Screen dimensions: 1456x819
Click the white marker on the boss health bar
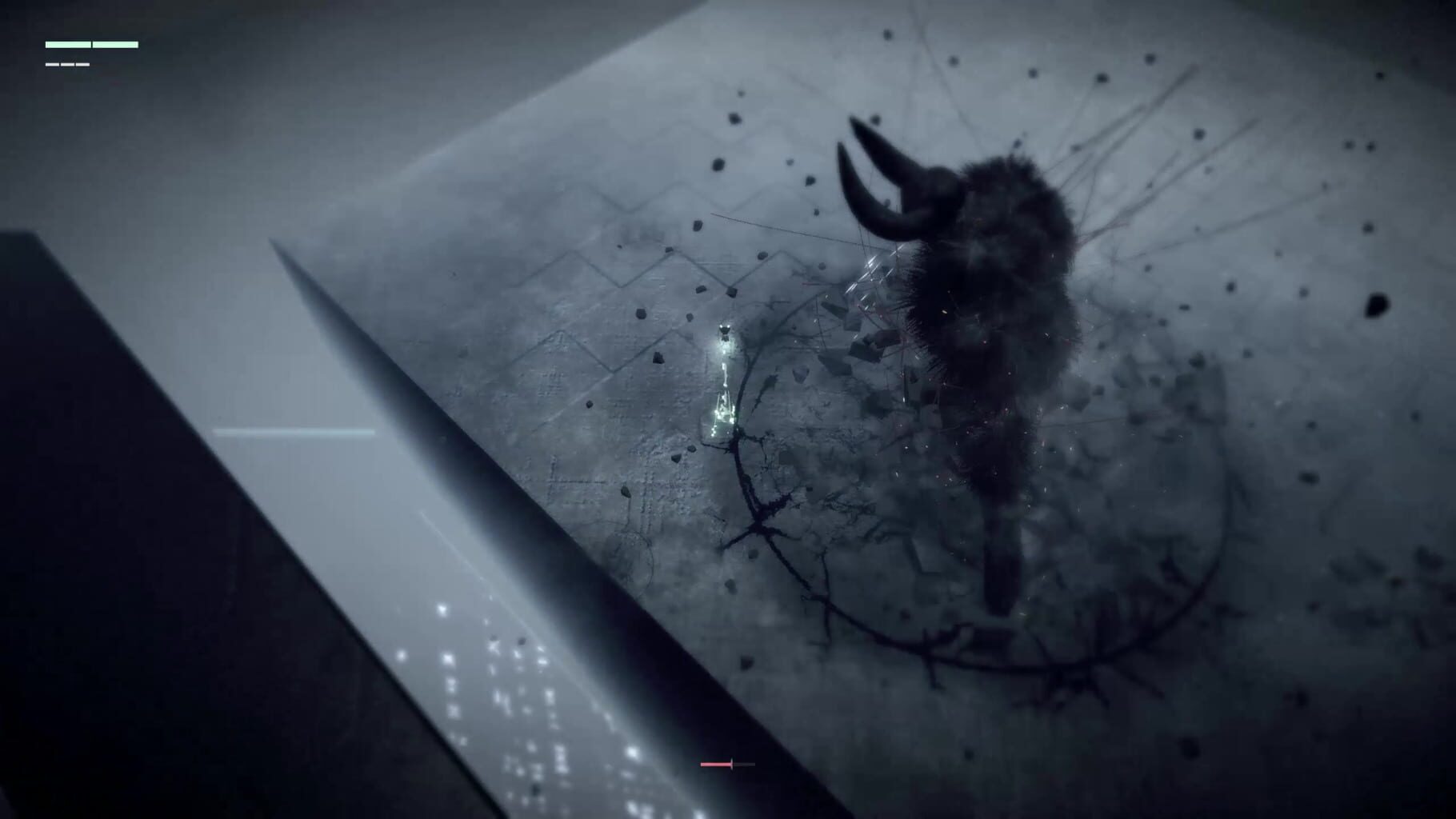(732, 764)
